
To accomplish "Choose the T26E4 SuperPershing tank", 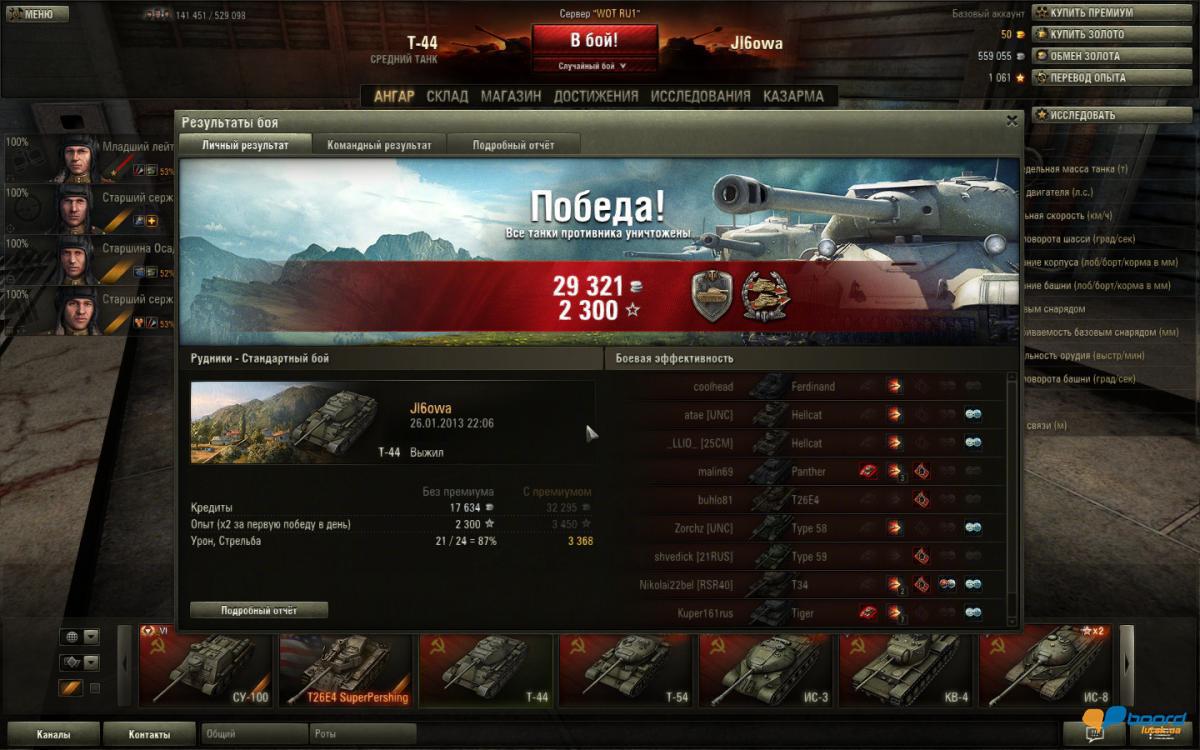I will tap(347, 666).
